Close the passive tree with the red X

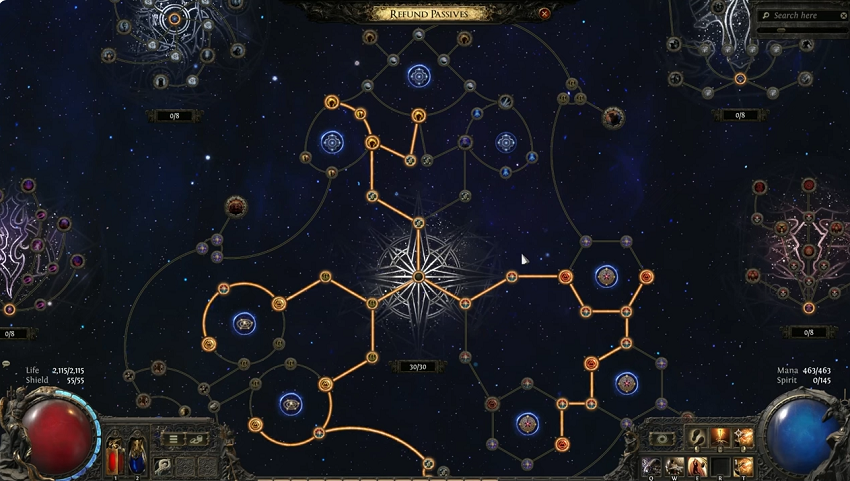[544, 14]
